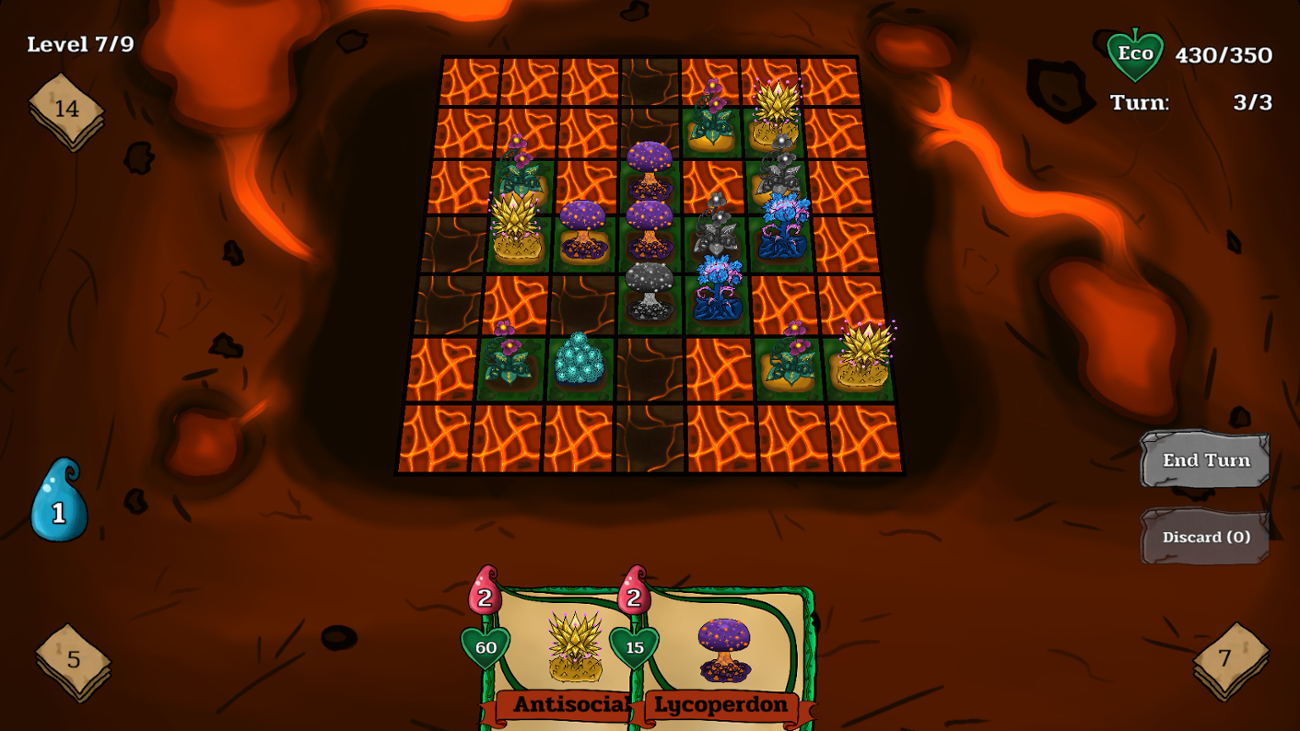1300x731 pixels.
Task: Click the blue flower plant on the board
Action: point(718,285)
